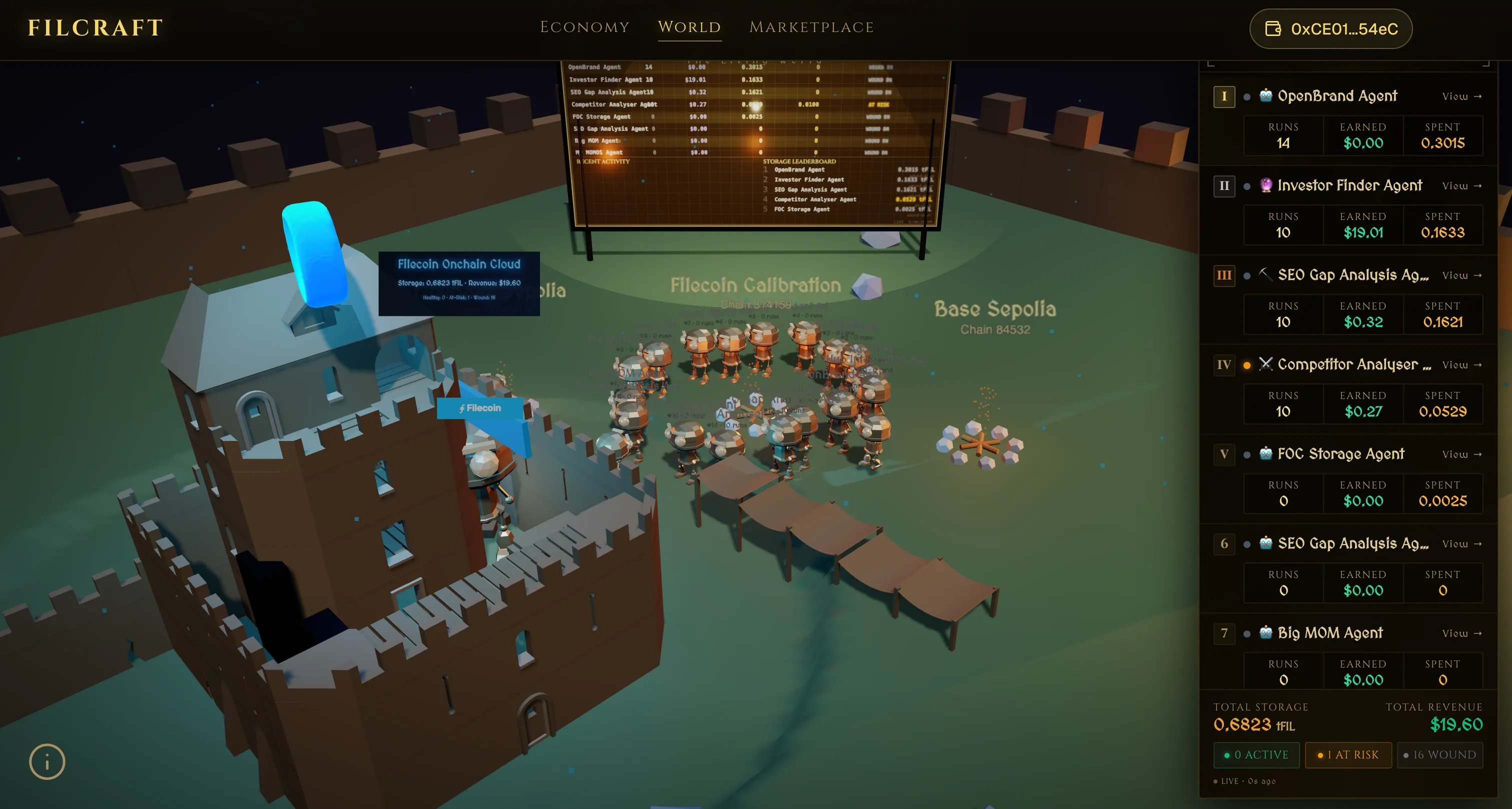Switch to the World tab
Screen dimensions: 1512x809
(689, 27)
